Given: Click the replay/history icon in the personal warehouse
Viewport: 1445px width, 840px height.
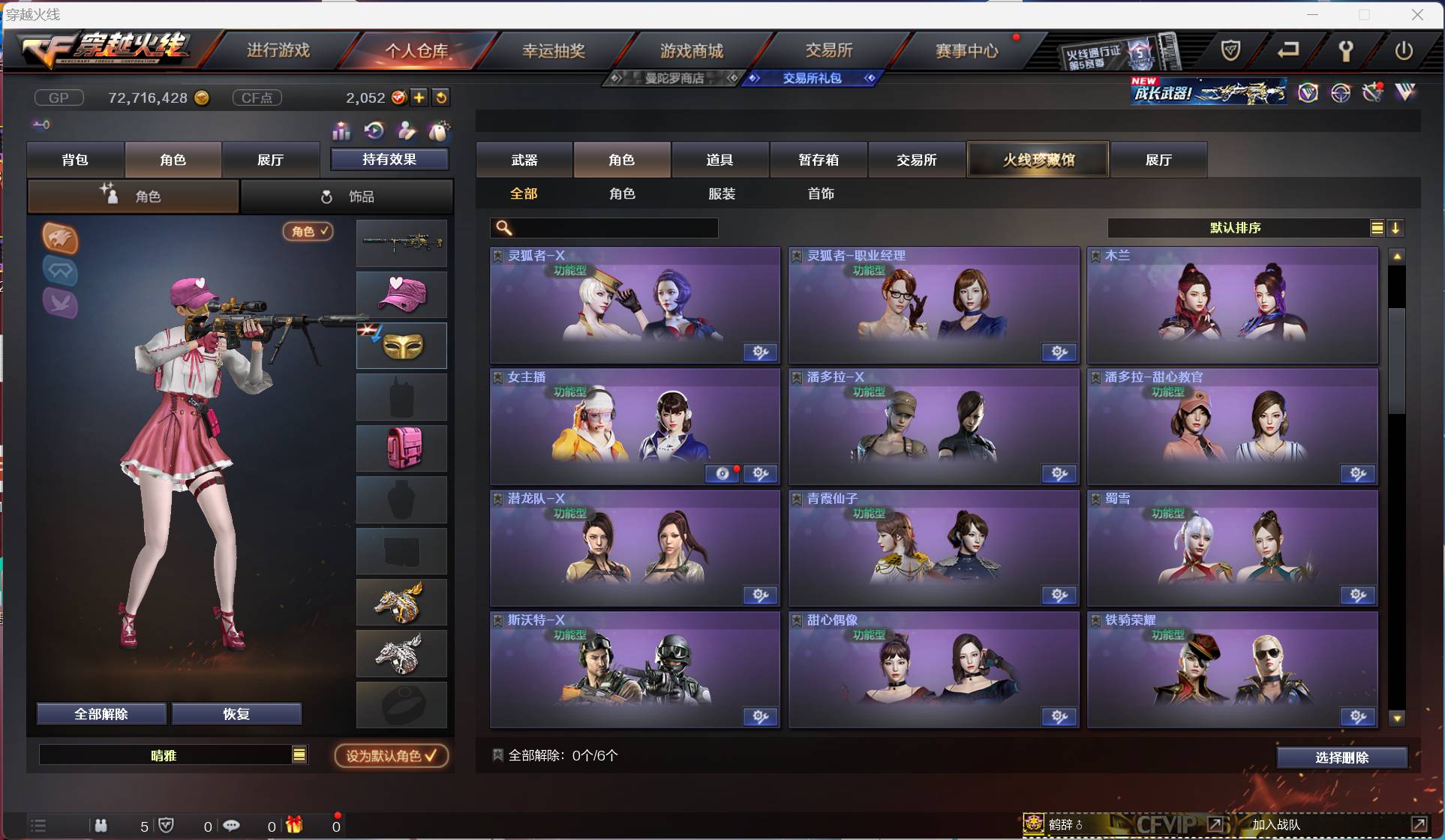Looking at the screenshot, I should click(x=374, y=131).
